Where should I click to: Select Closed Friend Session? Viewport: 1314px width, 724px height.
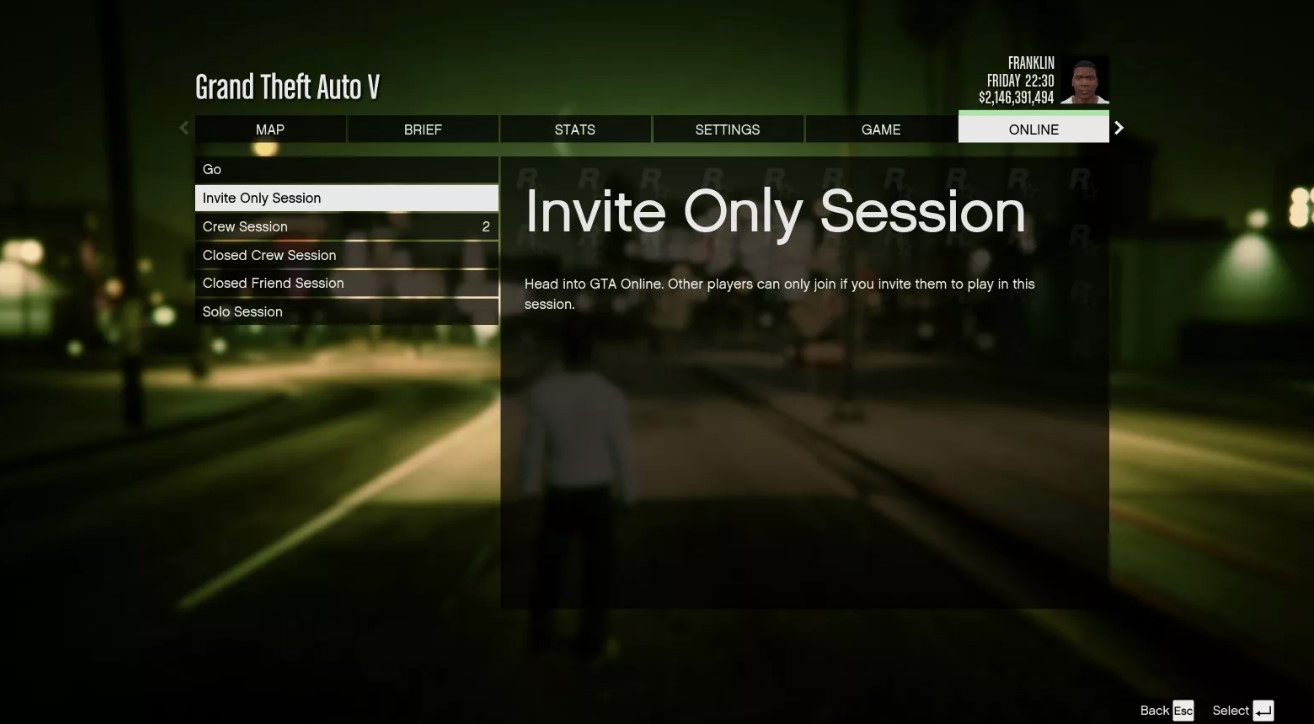(x=346, y=283)
